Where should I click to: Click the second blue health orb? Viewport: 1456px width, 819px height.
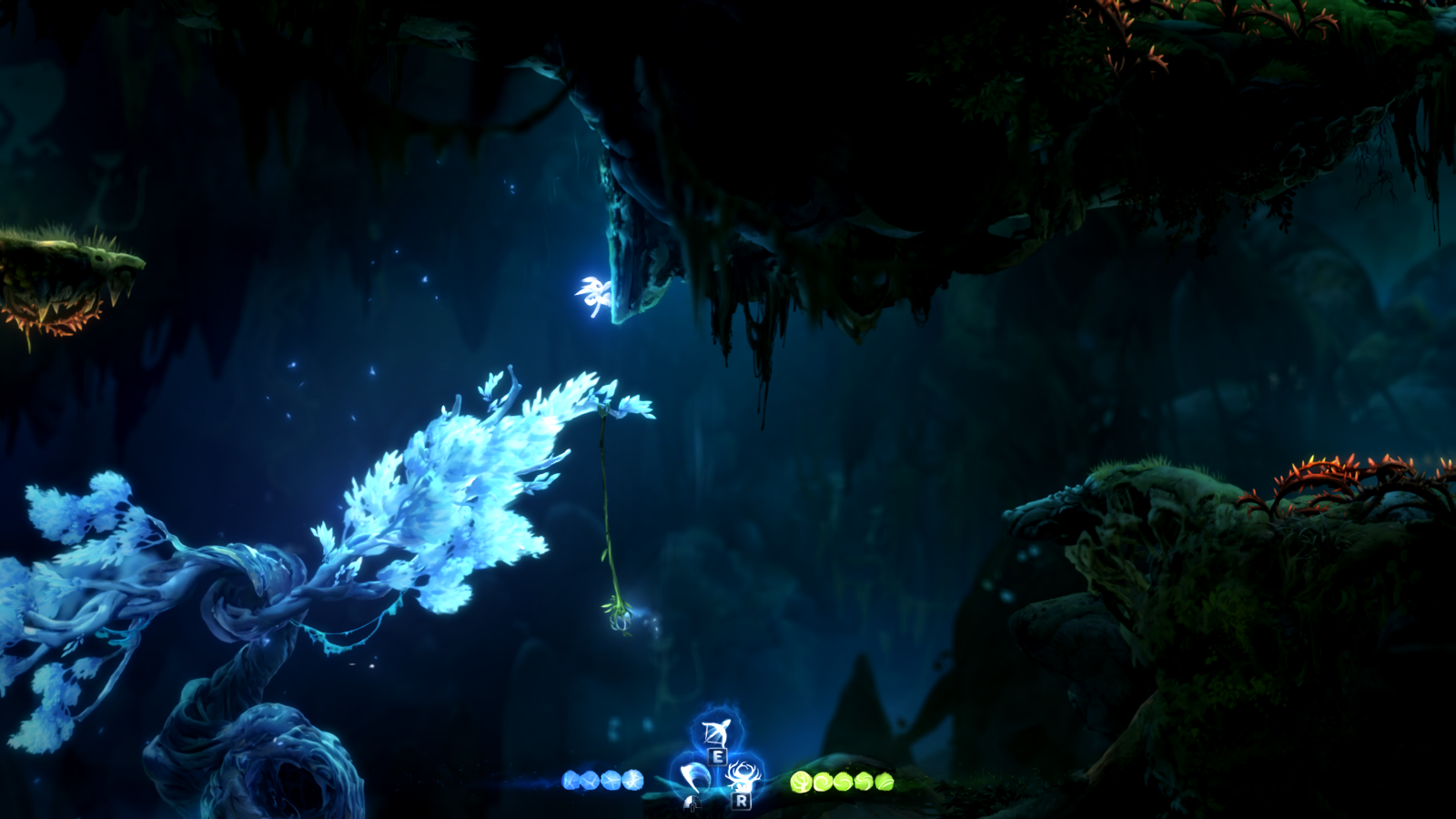click(x=591, y=782)
